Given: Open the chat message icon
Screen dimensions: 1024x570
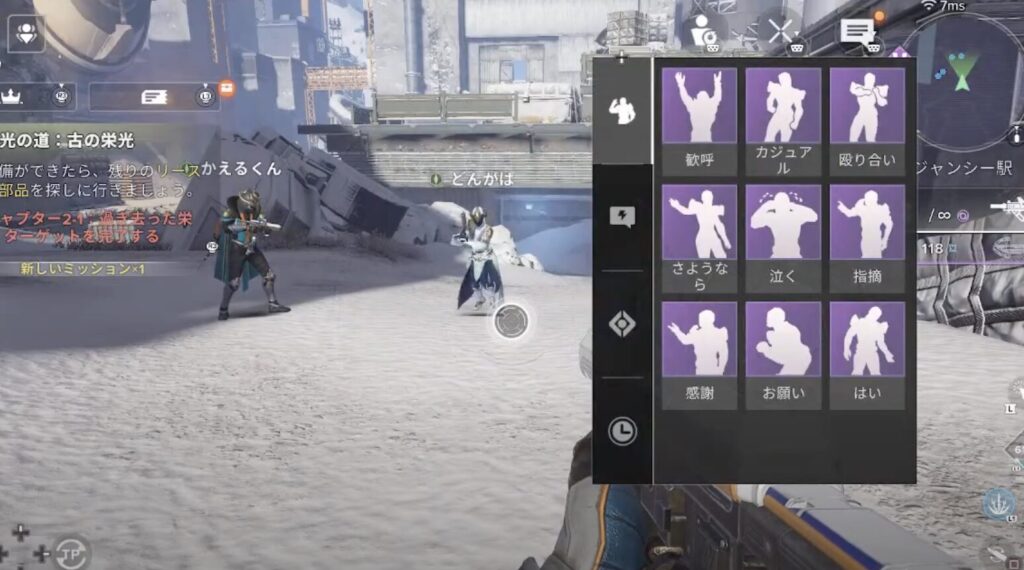Looking at the screenshot, I should click(x=857, y=31).
